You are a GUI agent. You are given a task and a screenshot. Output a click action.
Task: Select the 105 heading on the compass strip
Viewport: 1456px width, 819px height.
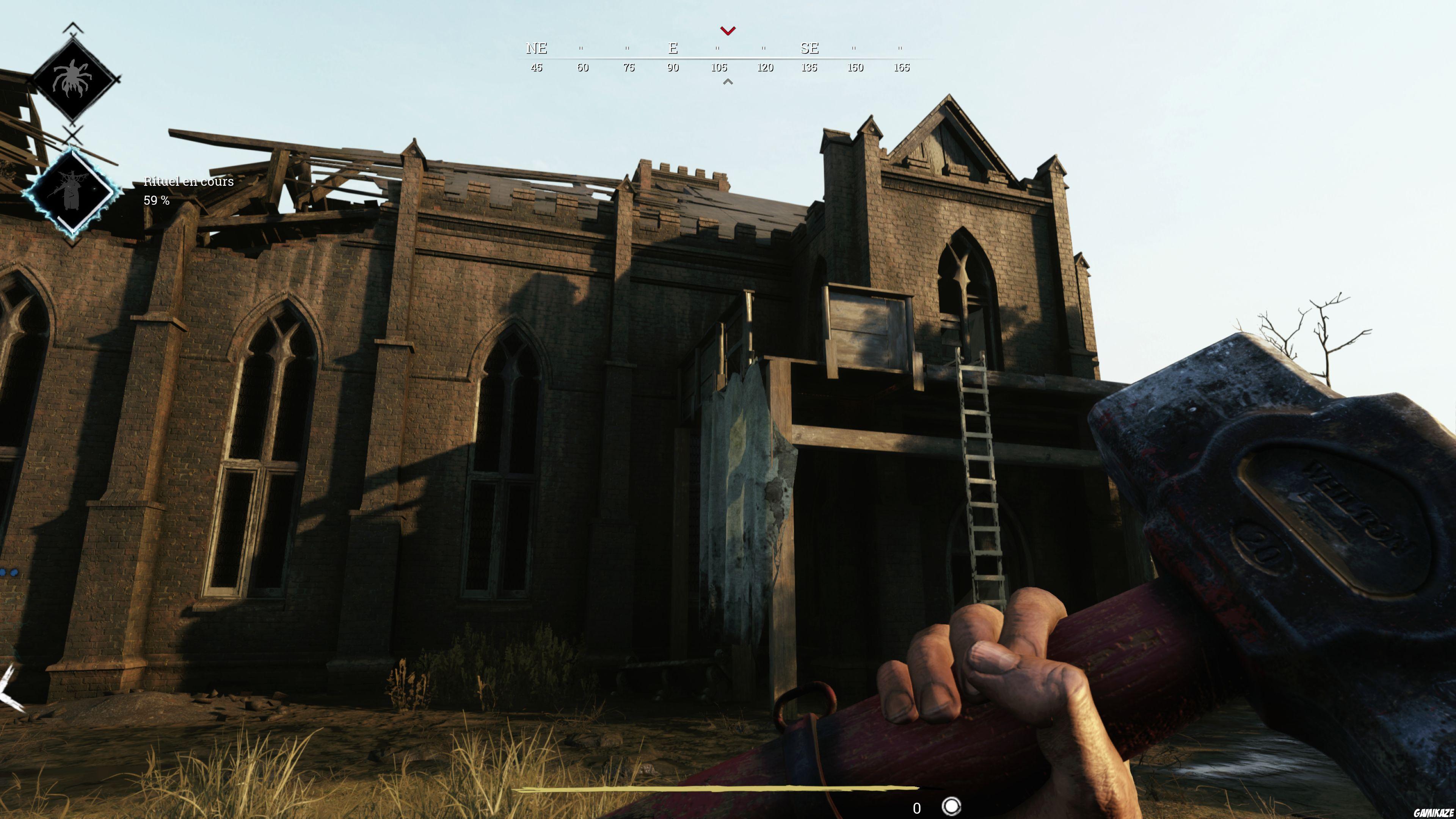pyautogui.click(x=719, y=67)
